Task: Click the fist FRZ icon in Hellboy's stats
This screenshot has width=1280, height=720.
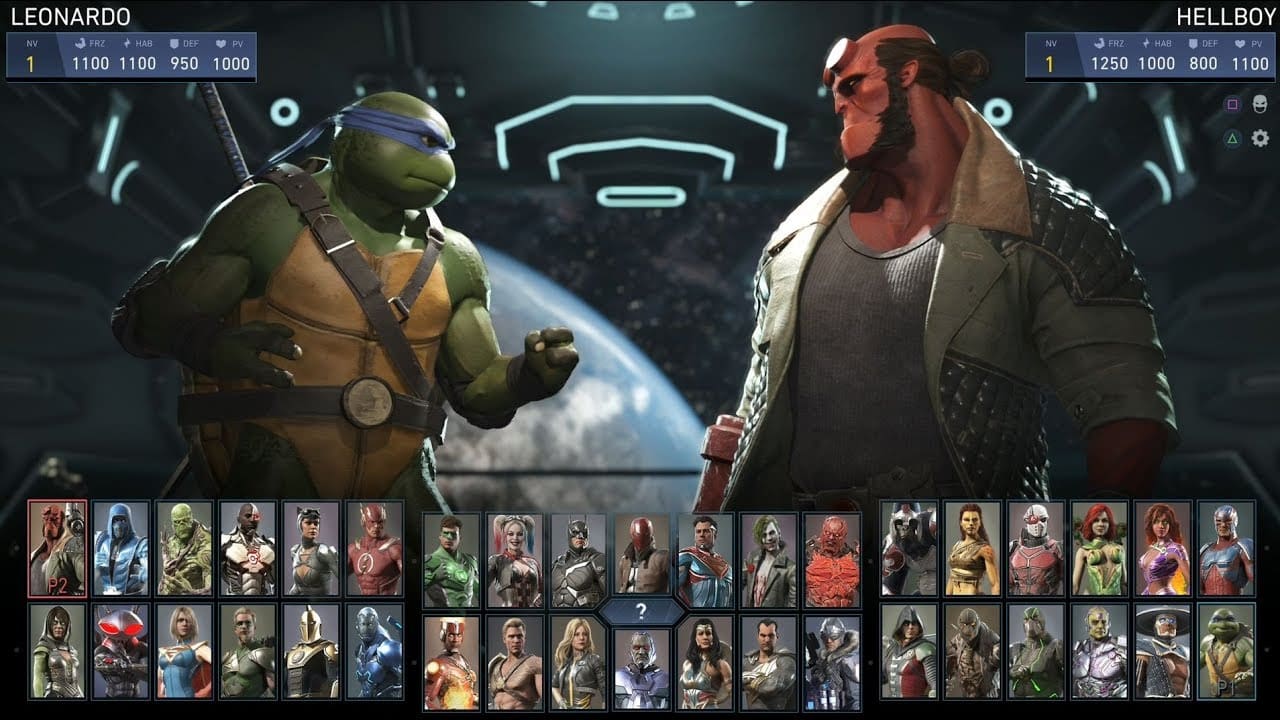Action: [x=1099, y=43]
